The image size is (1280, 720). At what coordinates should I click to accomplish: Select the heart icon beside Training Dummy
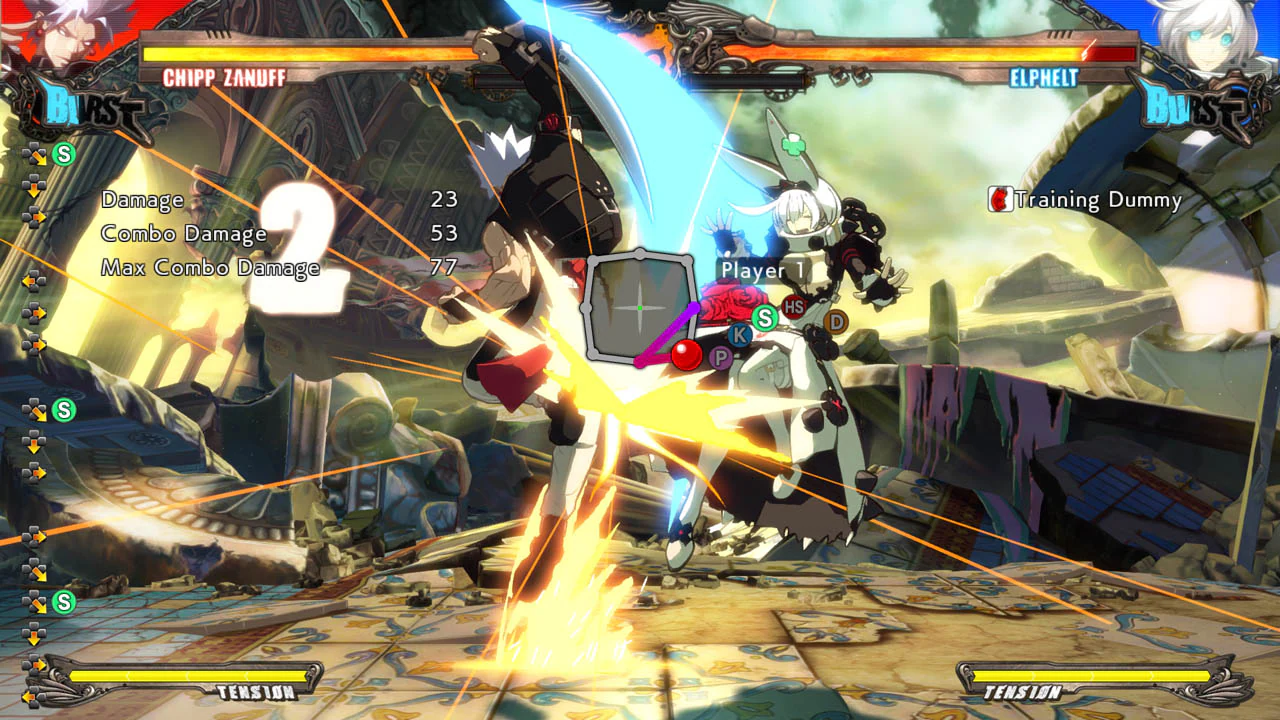tap(1001, 199)
